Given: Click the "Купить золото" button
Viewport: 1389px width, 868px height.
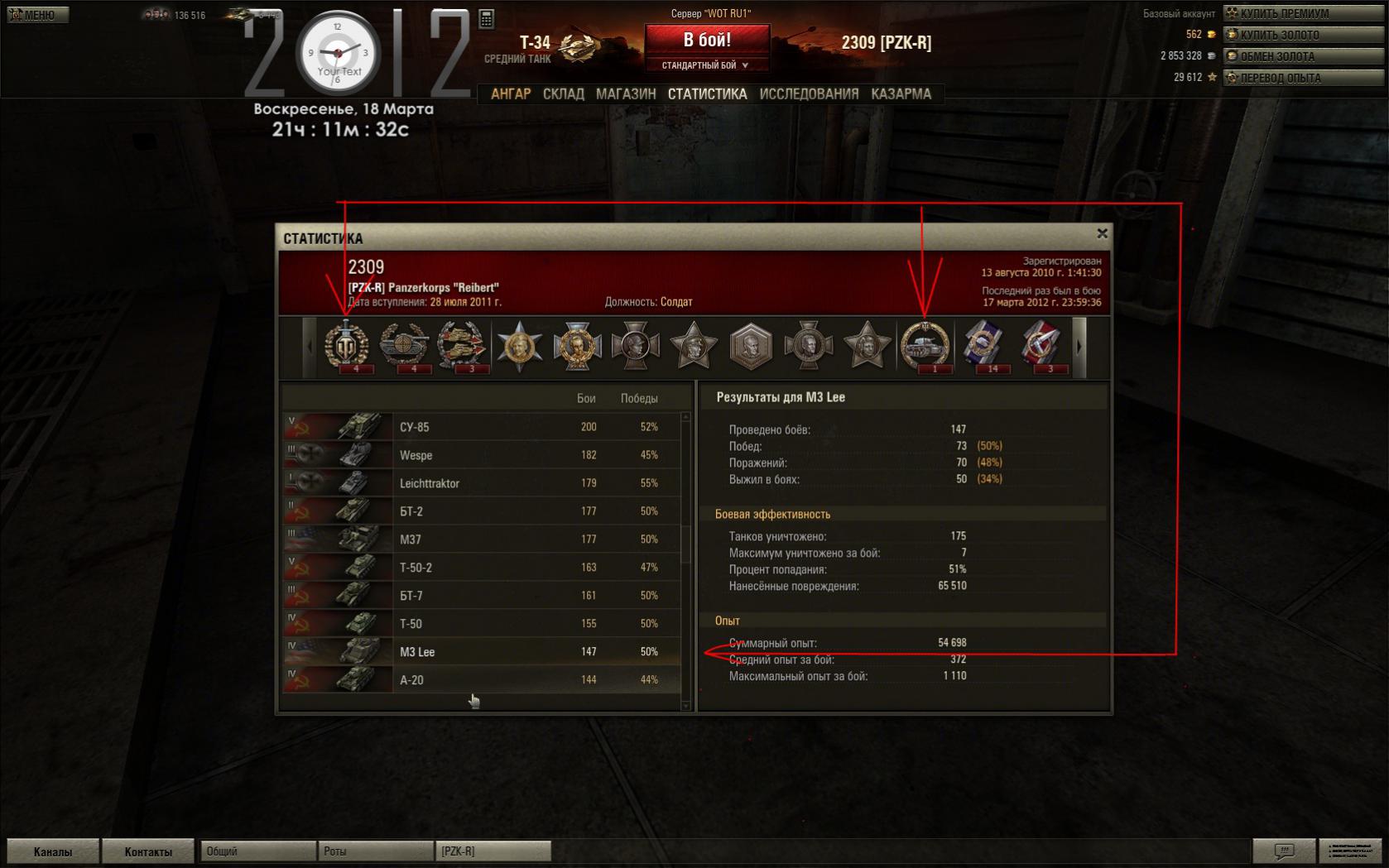Looking at the screenshot, I should point(1304,35).
